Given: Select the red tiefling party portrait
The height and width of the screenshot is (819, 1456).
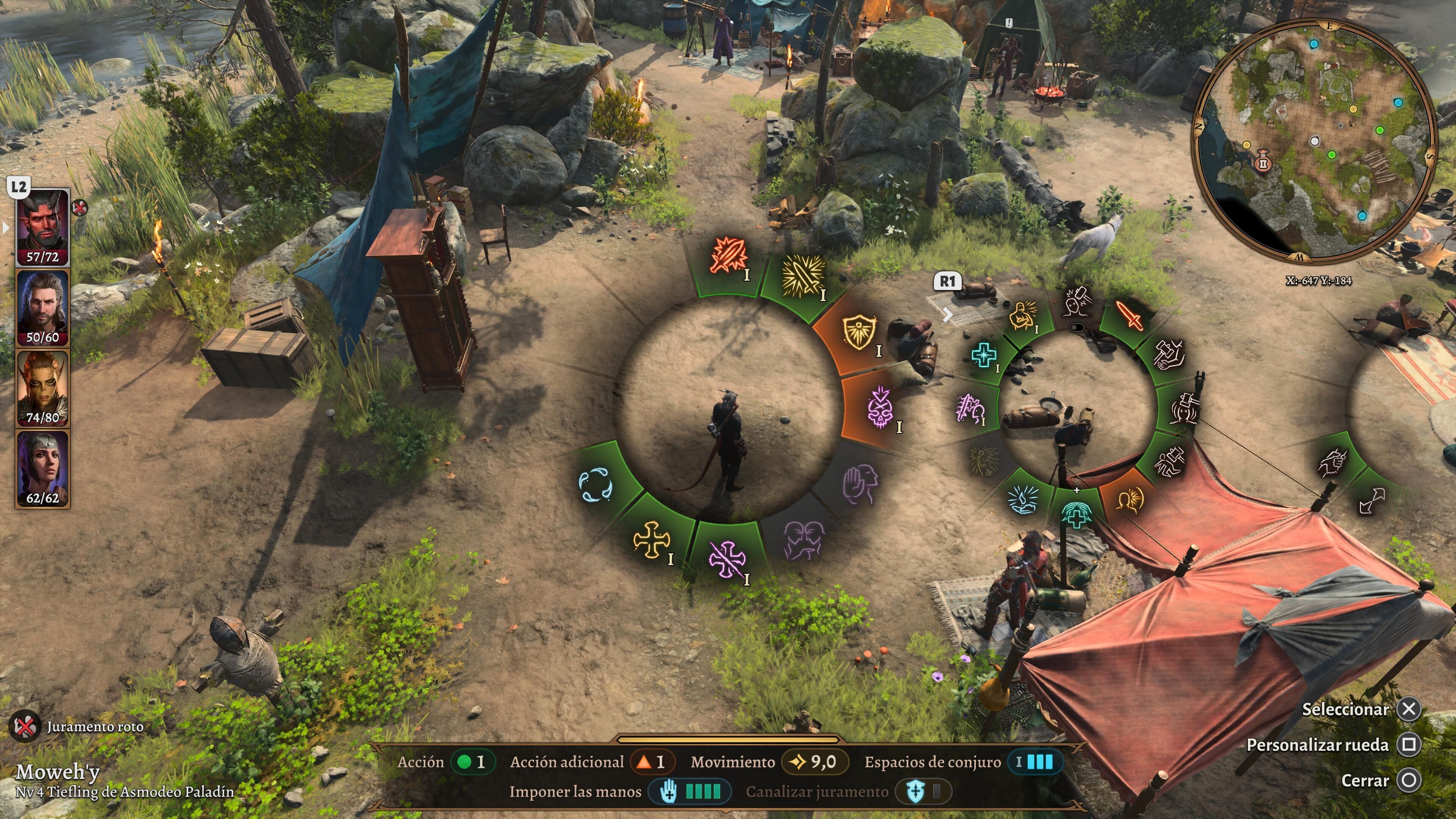Looking at the screenshot, I should pyautogui.click(x=42, y=226).
